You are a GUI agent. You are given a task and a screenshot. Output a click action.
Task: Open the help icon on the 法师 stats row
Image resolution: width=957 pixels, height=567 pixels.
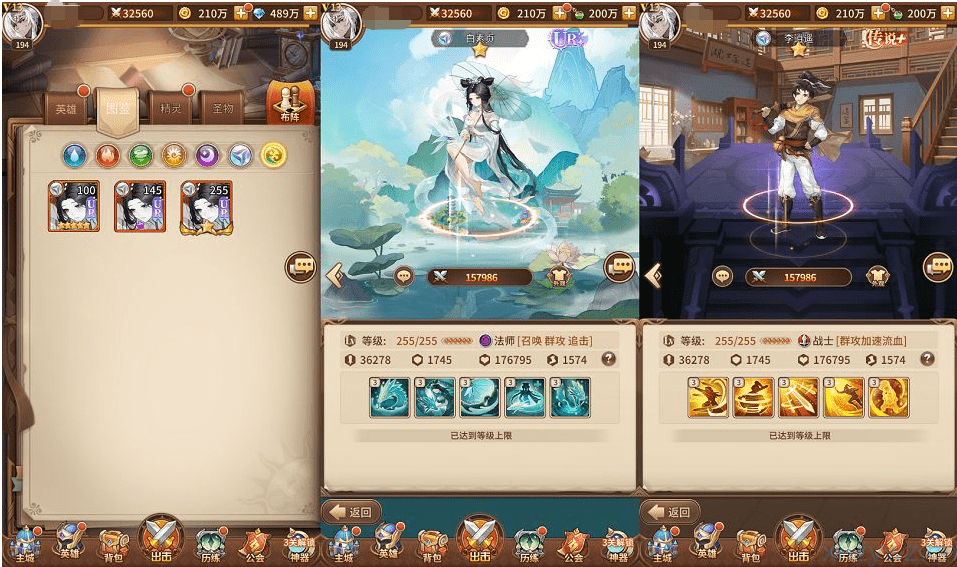pyautogui.click(x=608, y=359)
